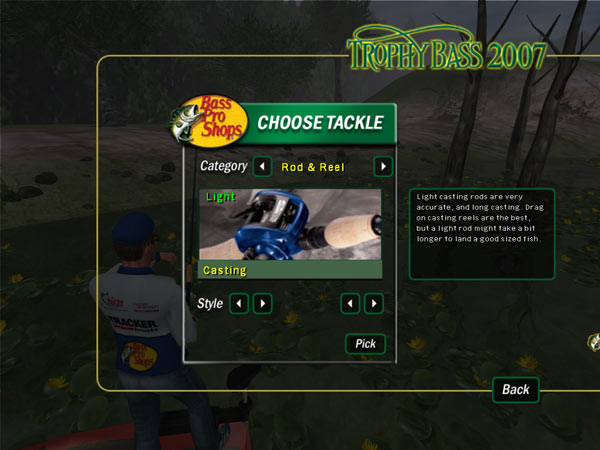The image size is (600, 450).
Task: Switch Category to the previous option
Action: click(x=261, y=166)
